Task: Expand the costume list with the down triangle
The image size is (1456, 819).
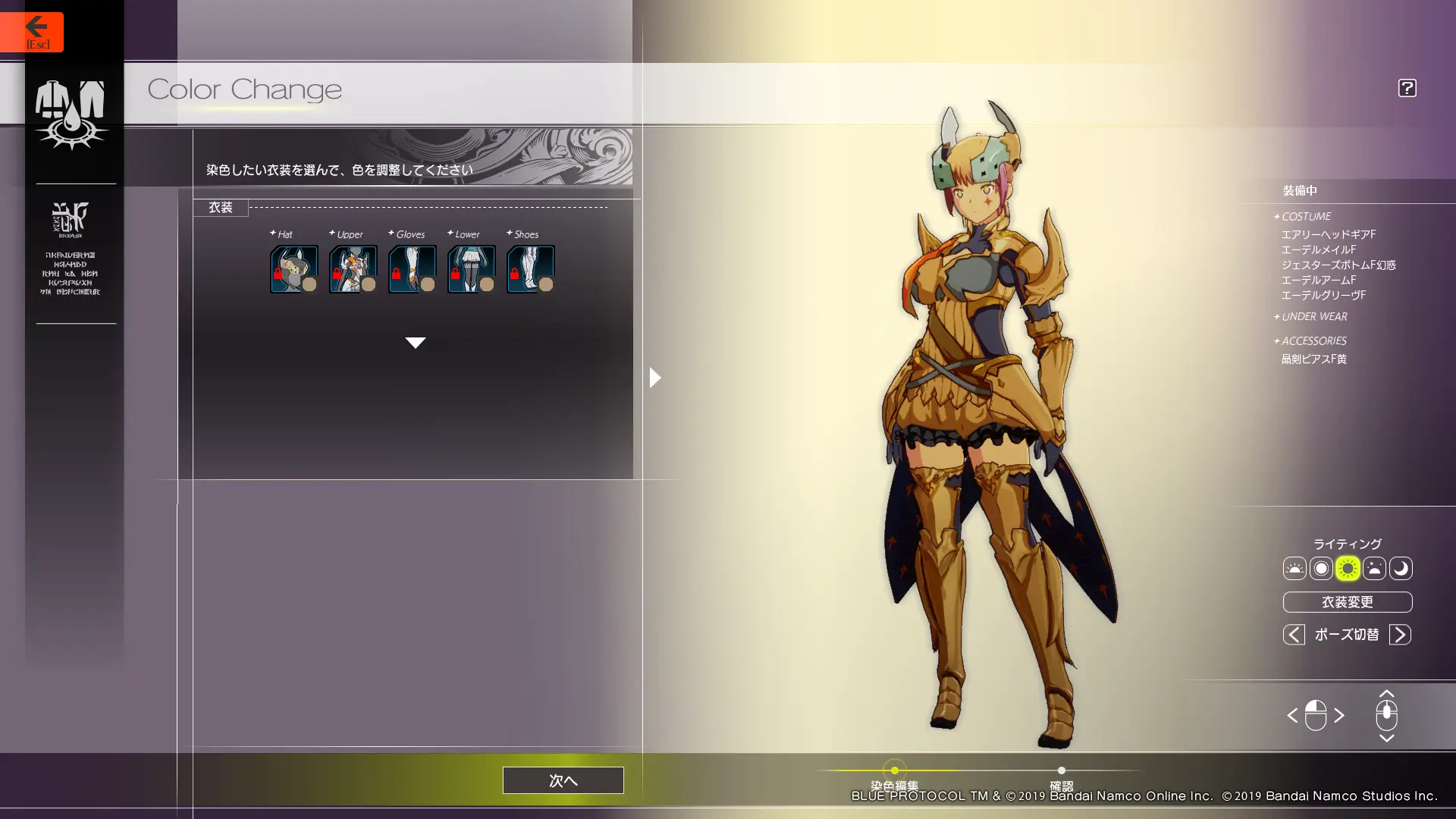Action: 416,343
